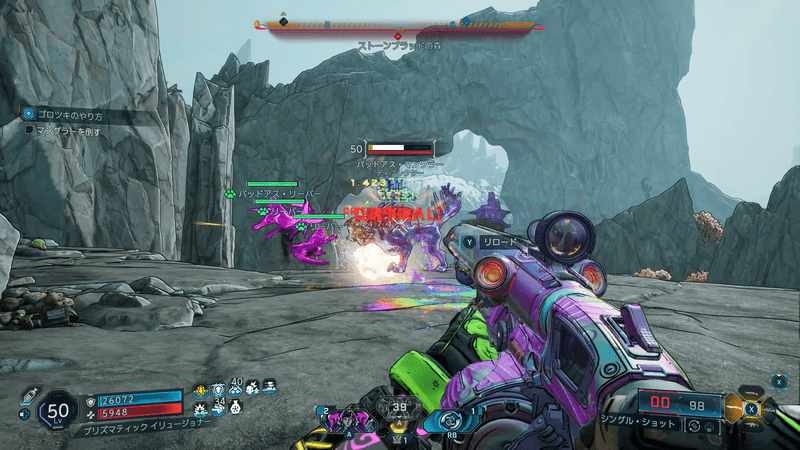Click the red diamond compass marker
Screen dimensions: 800x450
(397, 36)
